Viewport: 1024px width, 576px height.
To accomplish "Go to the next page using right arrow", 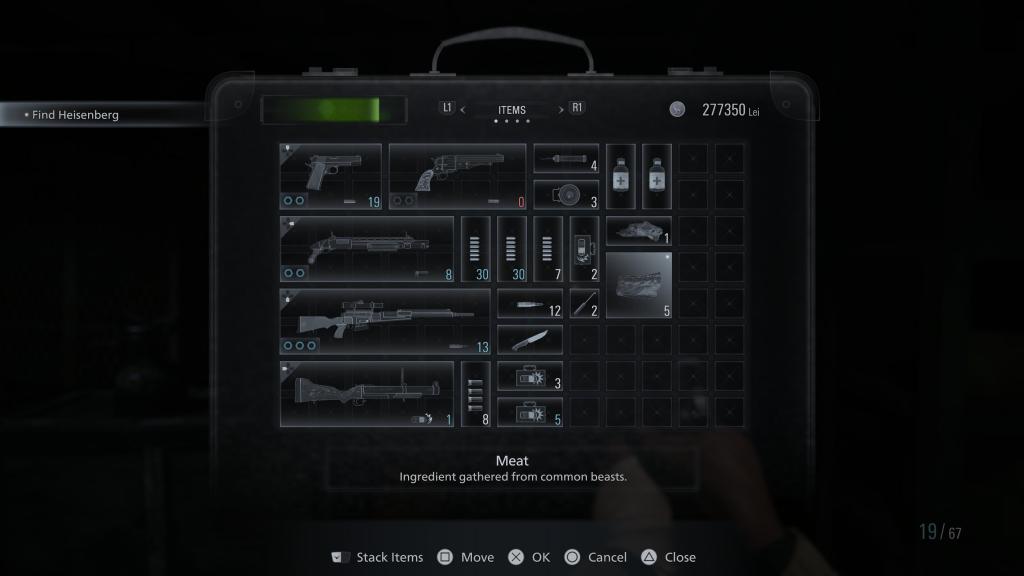I will [x=560, y=110].
